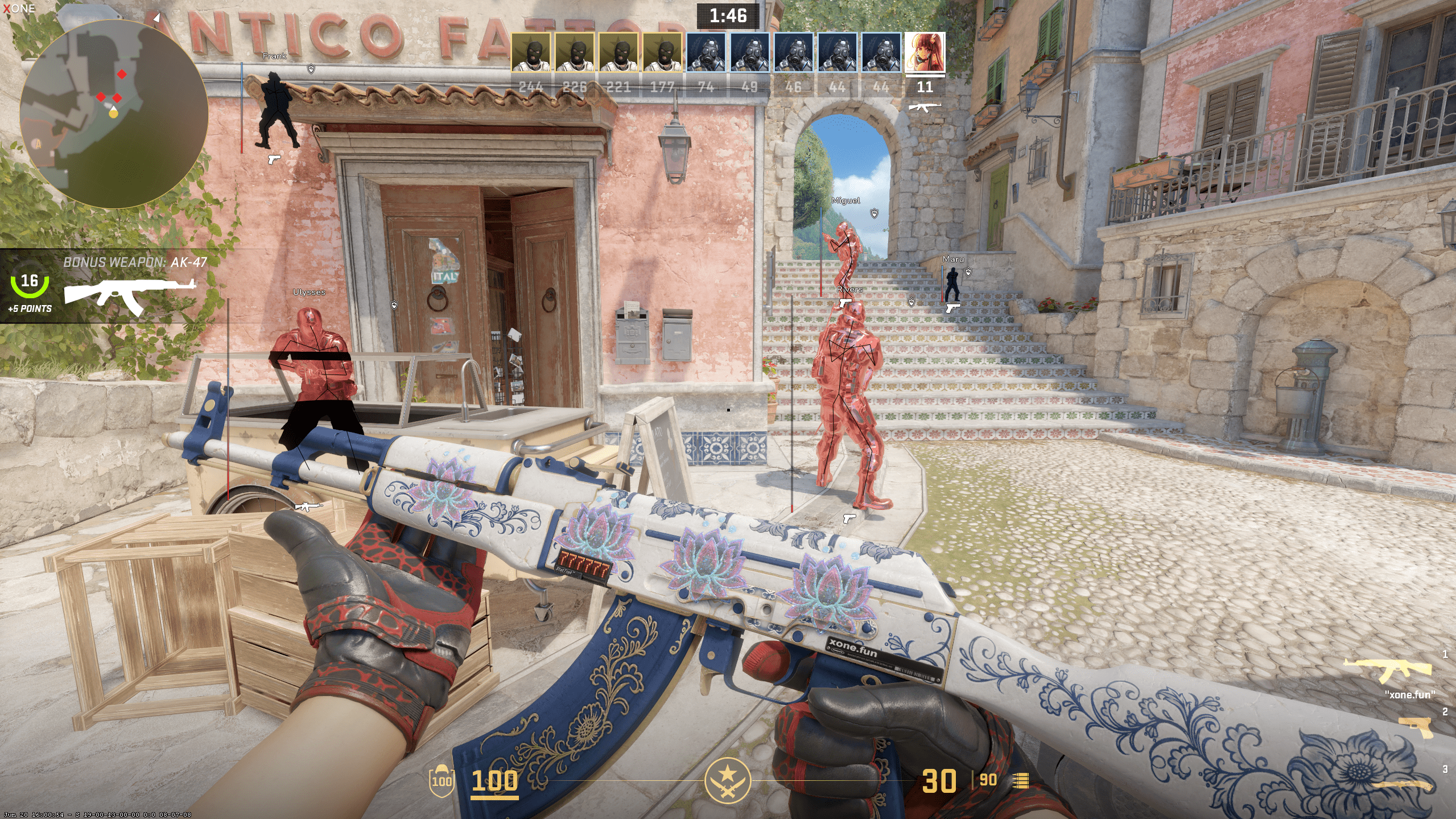Click the circular minimap radar
The image size is (1456, 819).
pyautogui.click(x=114, y=114)
